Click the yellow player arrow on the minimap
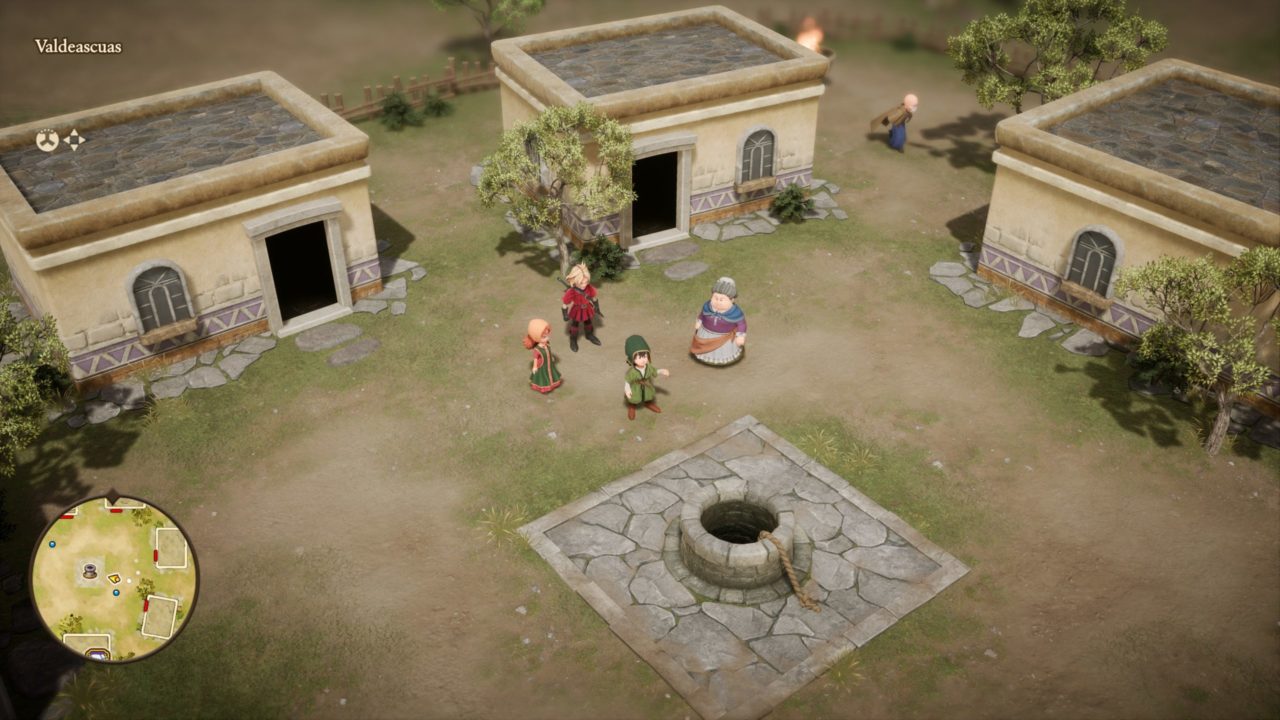The height and width of the screenshot is (720, 1280). [x=114, y=578]
